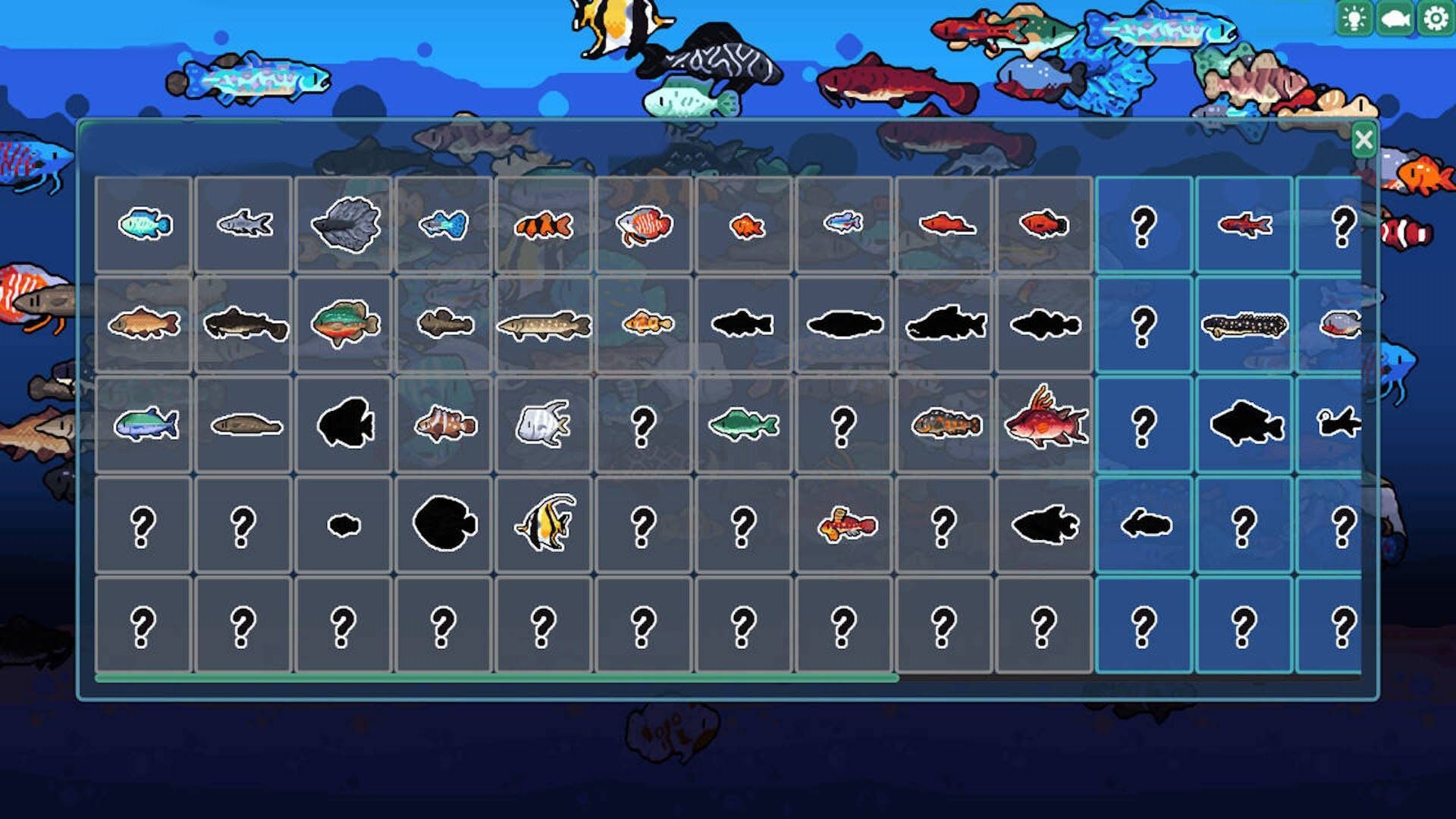The height and width of the screenshot is (819, 1456).
Task: Open the settings gear menu
Action: tap(1436, 18)
